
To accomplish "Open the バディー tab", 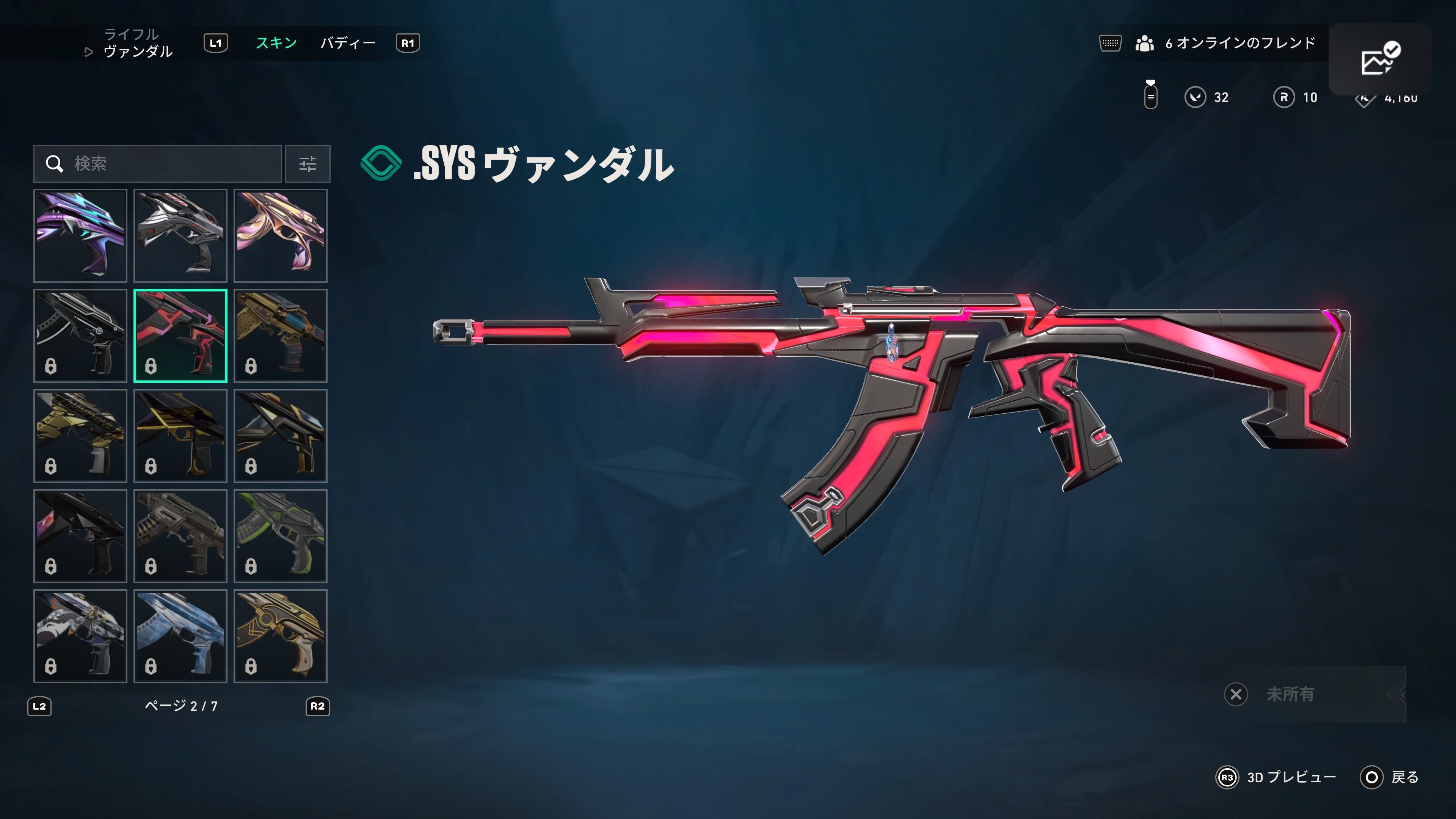I will tap(348, 43).
